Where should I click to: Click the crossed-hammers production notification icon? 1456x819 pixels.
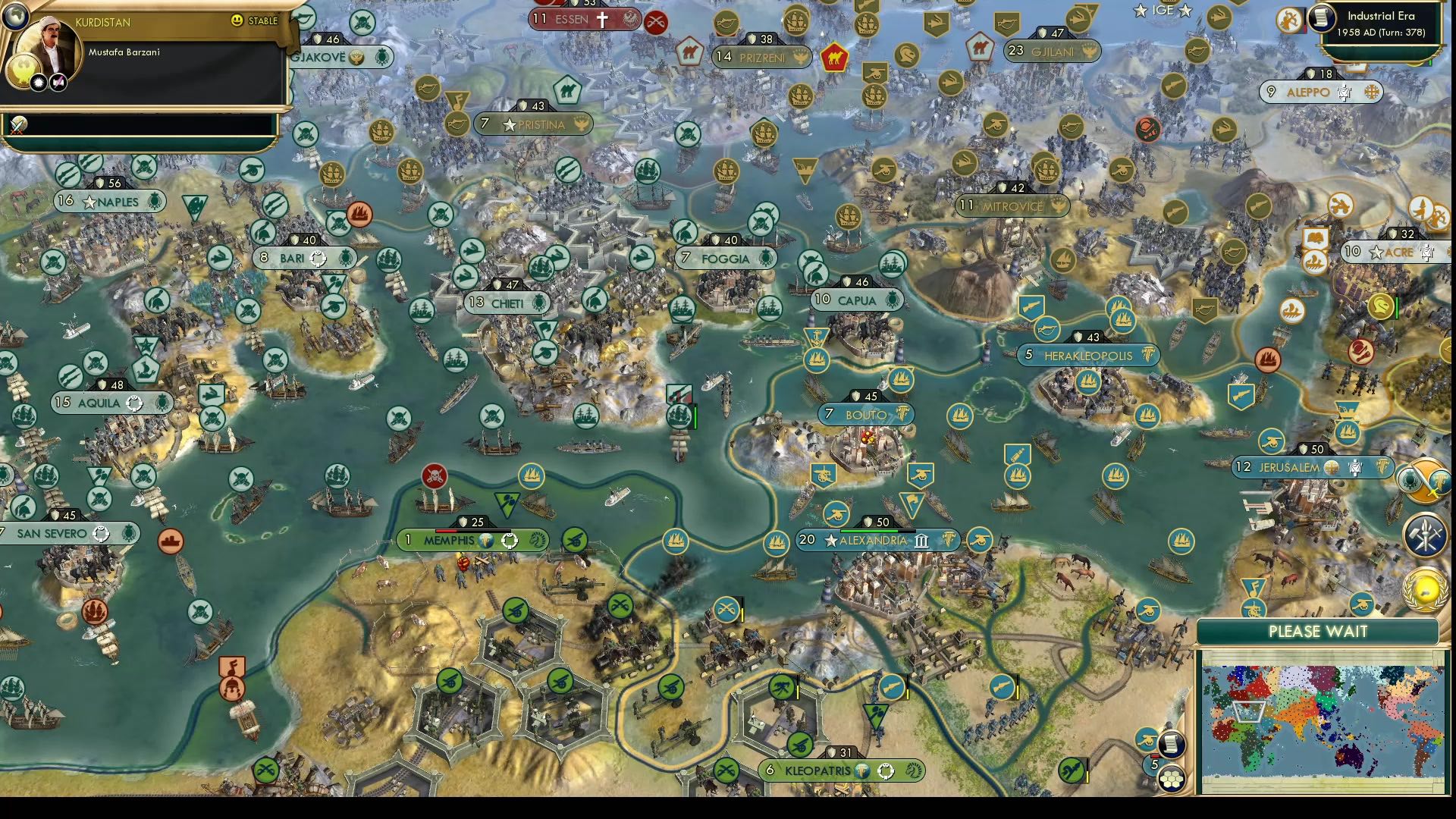point(1425,535)
